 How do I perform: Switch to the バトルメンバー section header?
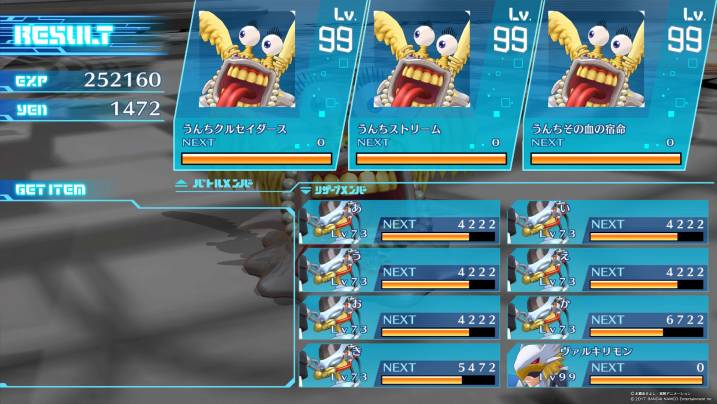215,184
